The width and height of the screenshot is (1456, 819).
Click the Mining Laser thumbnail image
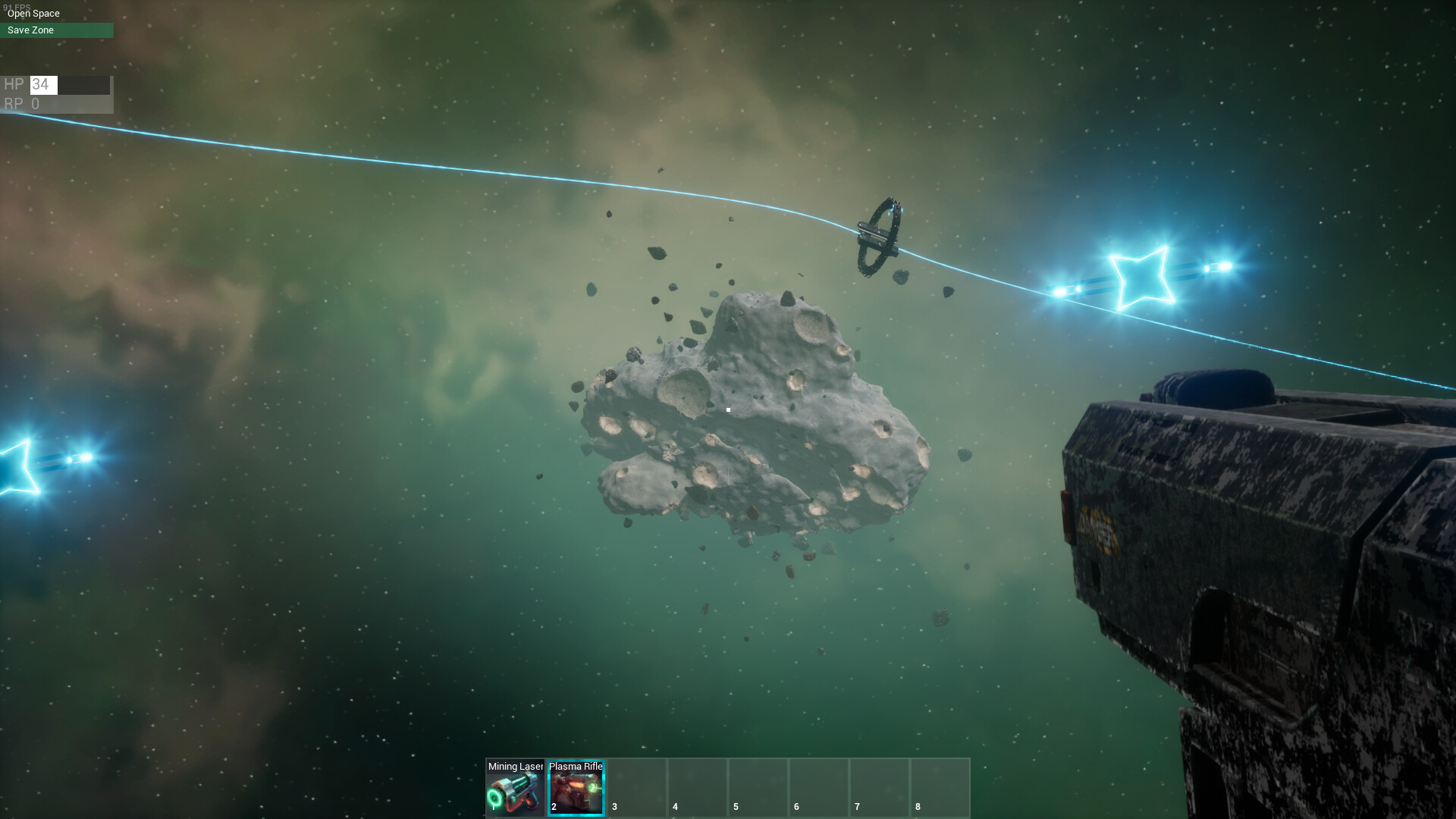point(515,795)
